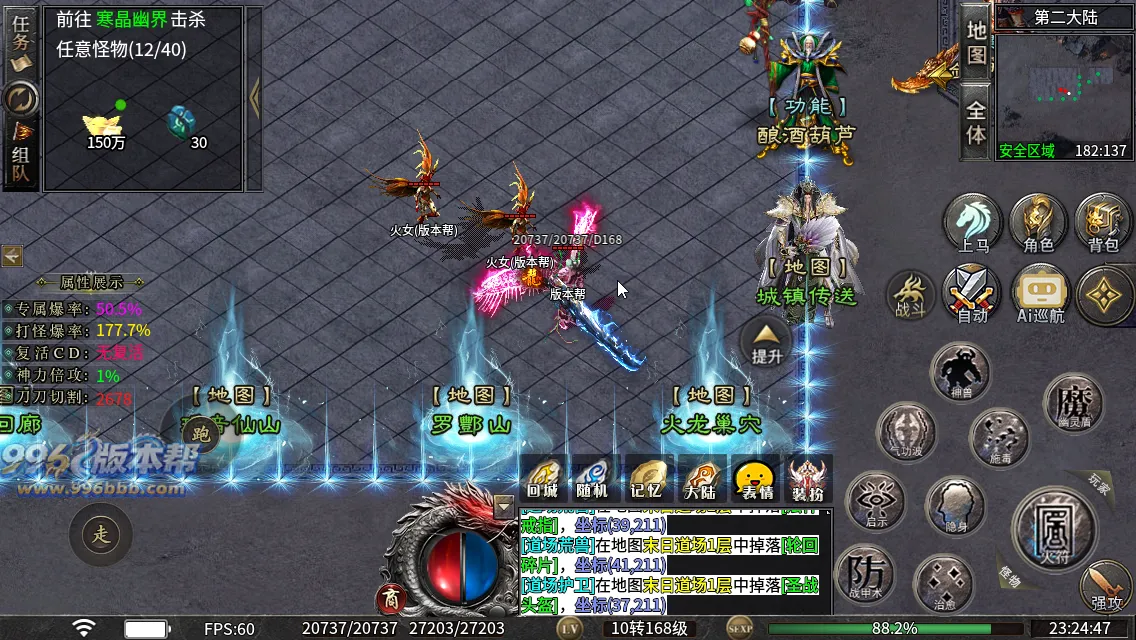Open the 任务 quest tab

pos(20,42)
